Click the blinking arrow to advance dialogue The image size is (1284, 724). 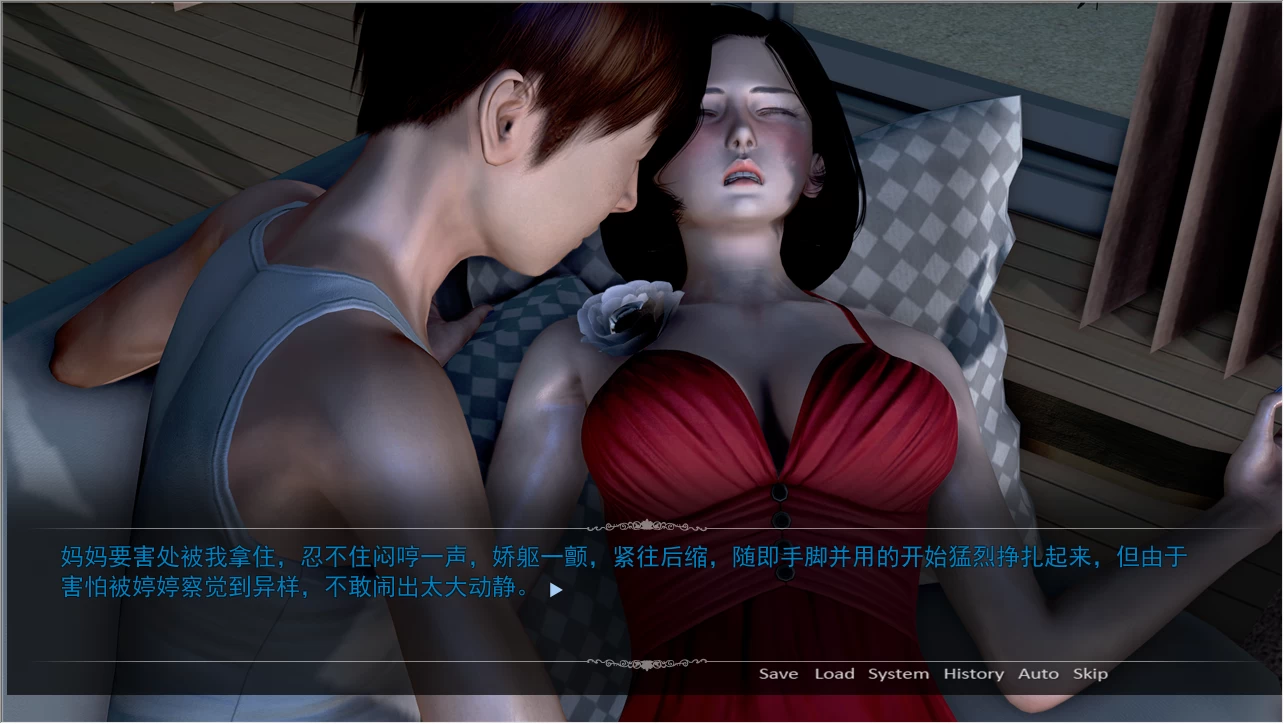[x=557, y=590]
